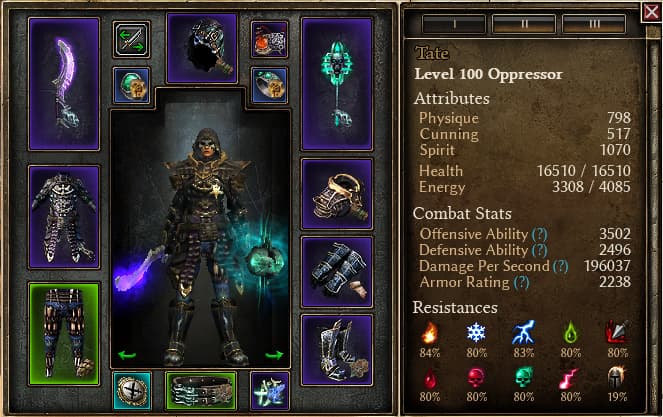Select the green-bordered pants slot
This screenshot has height=417, width=663.
click(64, 331)
